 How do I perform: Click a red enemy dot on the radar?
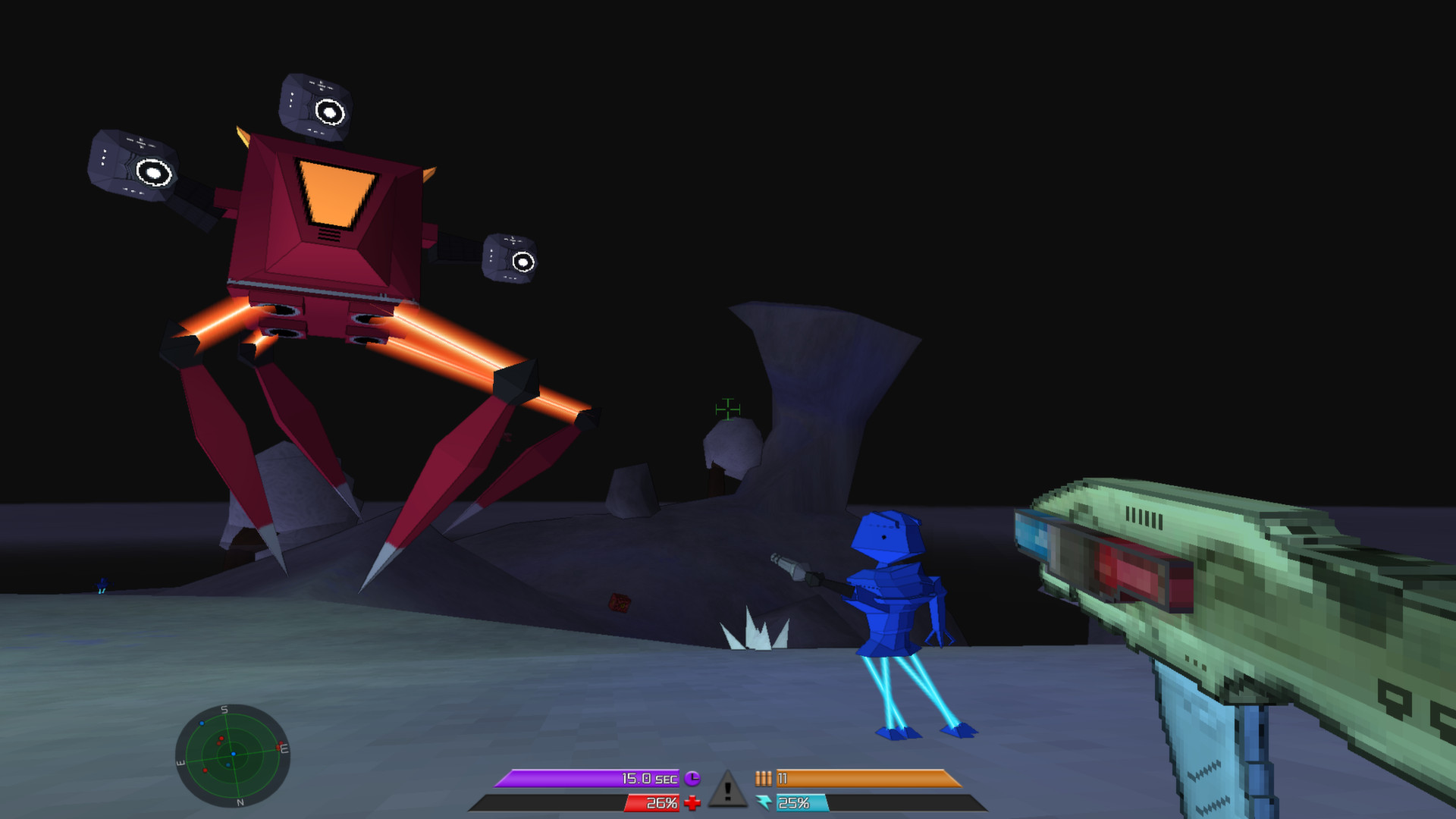click(x=221, y=739)
